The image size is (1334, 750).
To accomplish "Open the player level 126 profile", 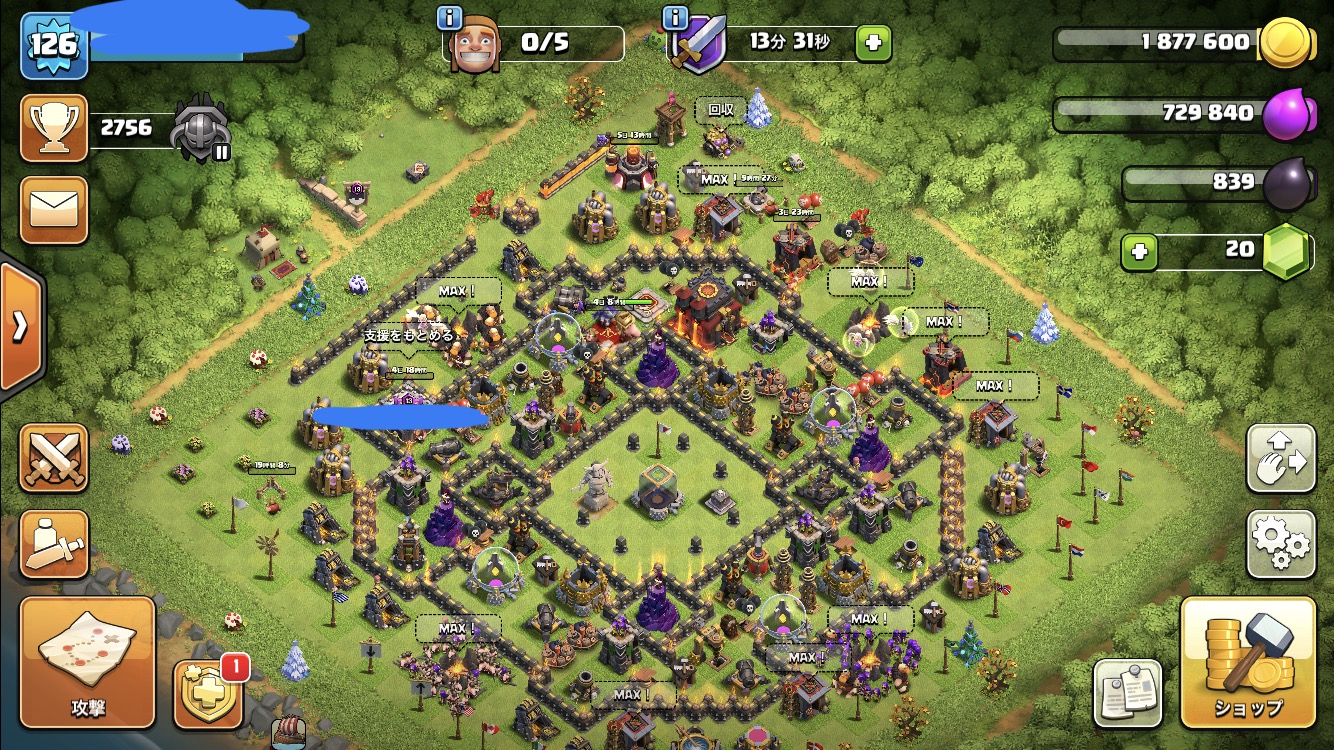I will click(54, 46).
